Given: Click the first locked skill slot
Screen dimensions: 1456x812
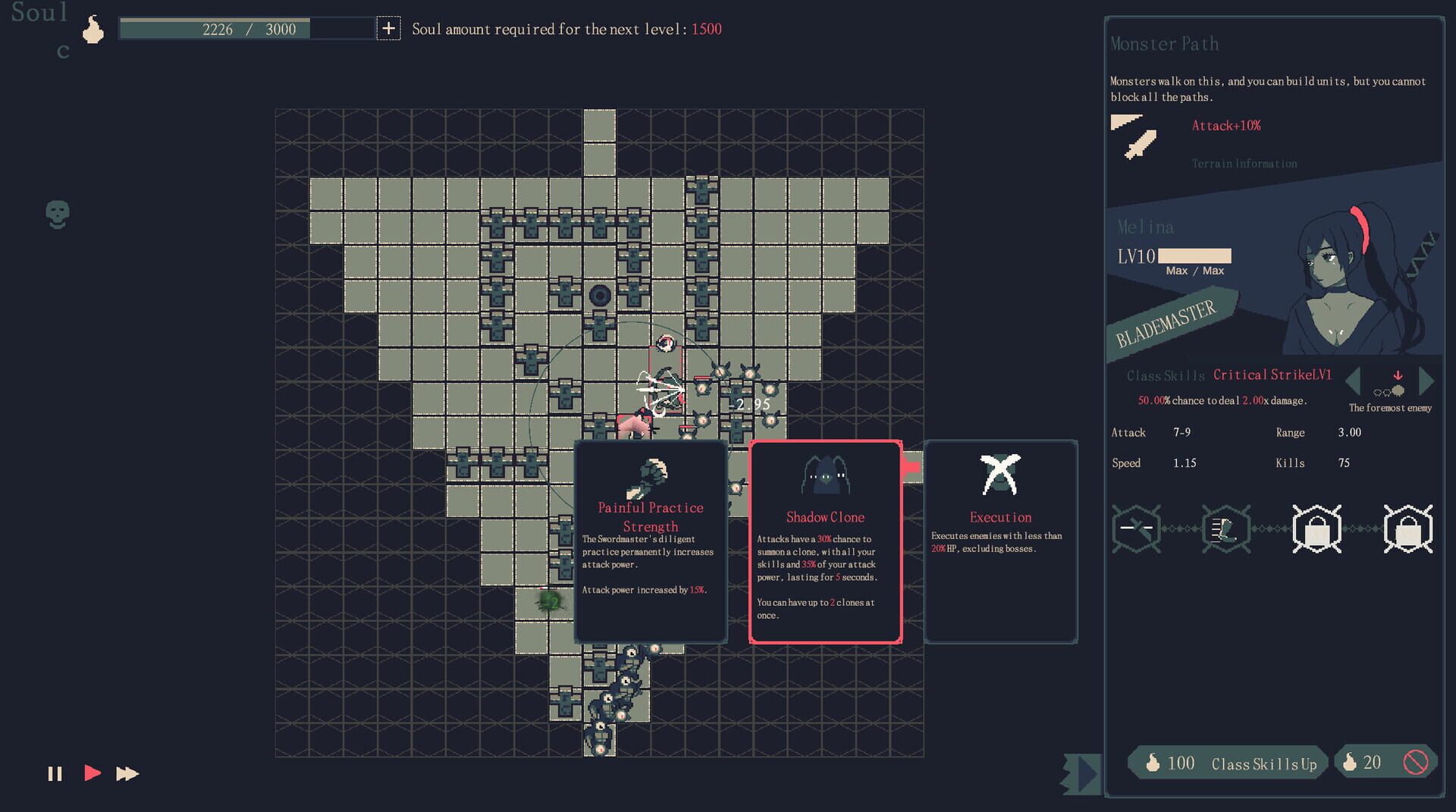Looking at the screenshot, I should 1316,529.
